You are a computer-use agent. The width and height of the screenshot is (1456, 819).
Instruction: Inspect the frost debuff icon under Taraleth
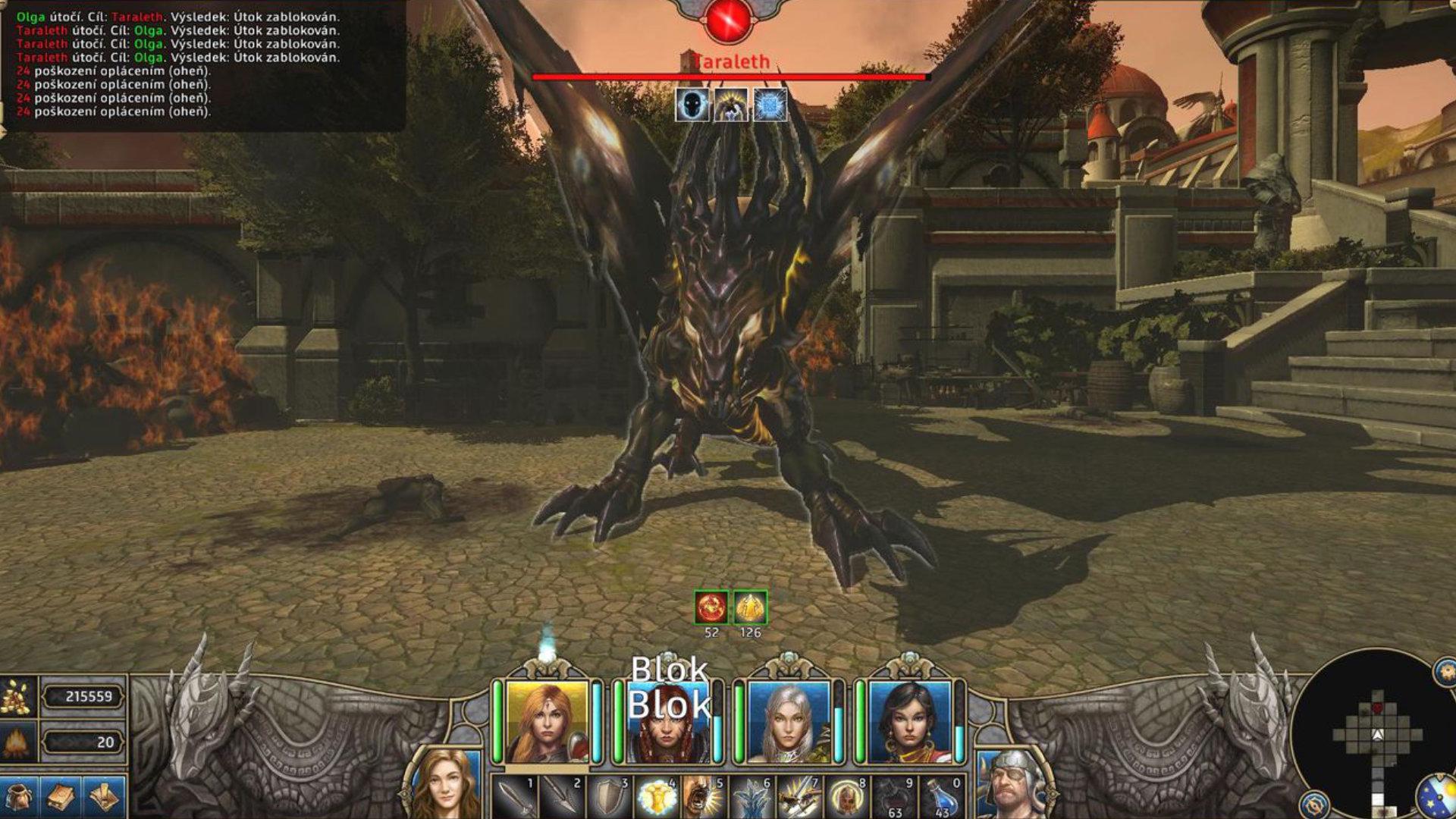pyautogui.click(x=770, y=105)
